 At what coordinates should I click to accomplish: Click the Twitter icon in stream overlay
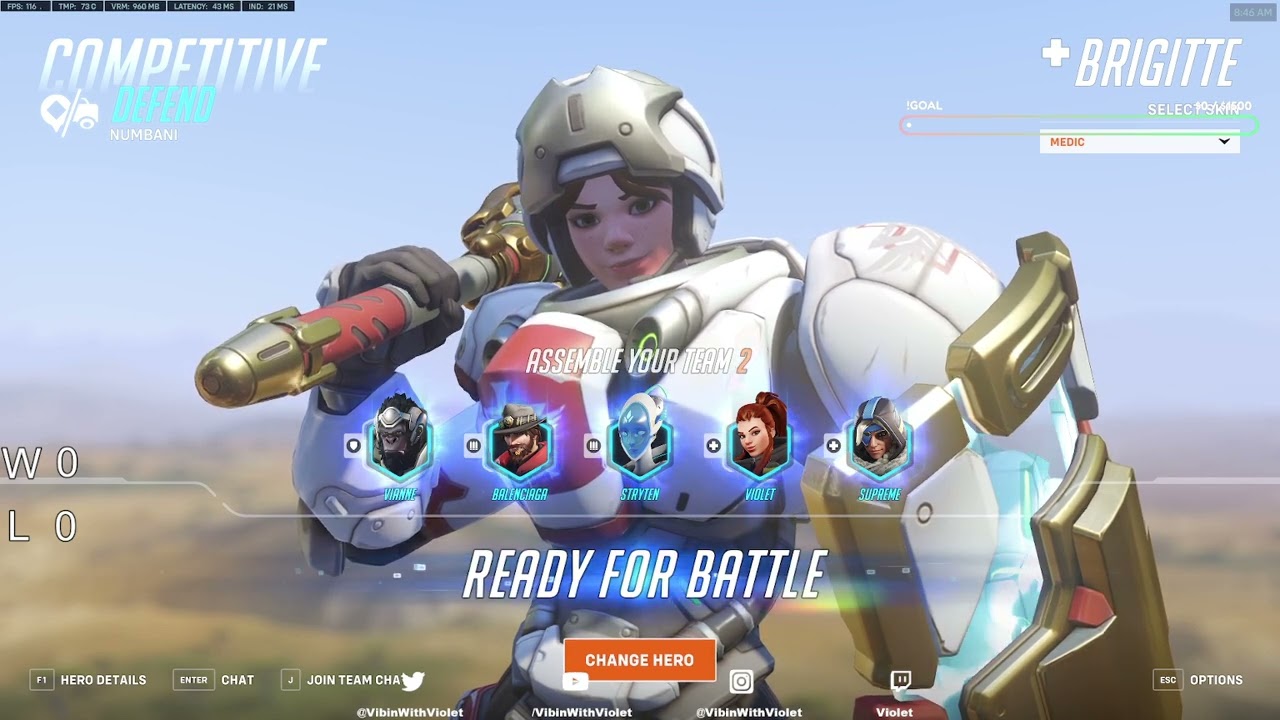point(413,681)
